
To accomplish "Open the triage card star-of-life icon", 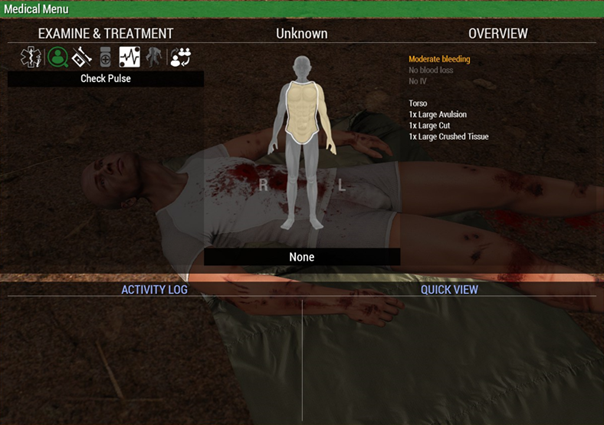I will point(29,58).
